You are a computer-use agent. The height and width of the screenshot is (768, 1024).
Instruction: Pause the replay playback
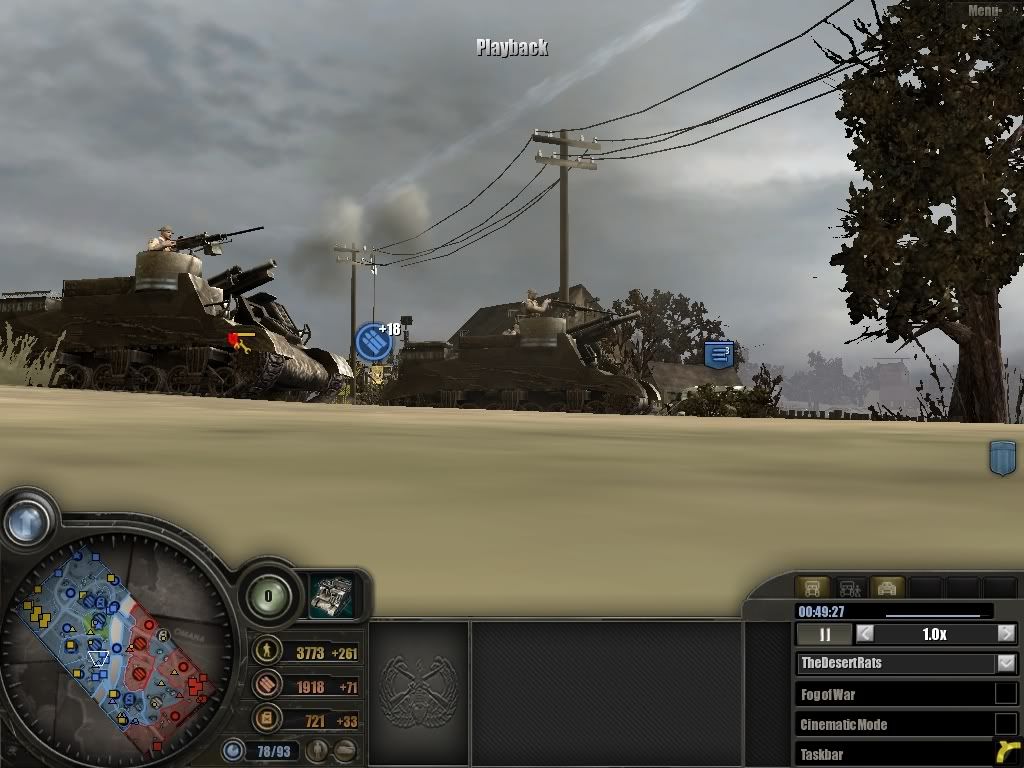[825, 634]
